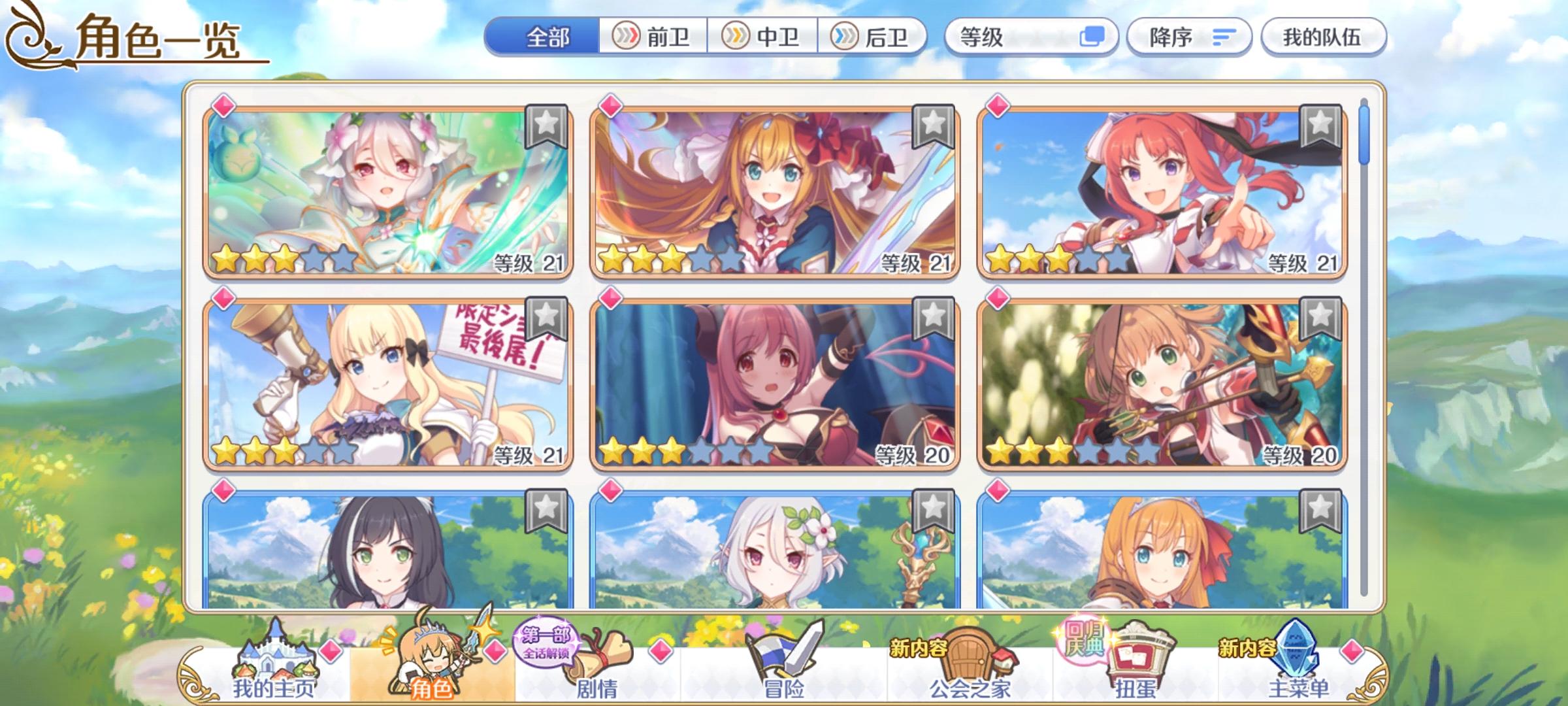This screenshot has width=1568, height=706.
Task: Click the copy icon next to 等级 filter
Action: 1095,37
